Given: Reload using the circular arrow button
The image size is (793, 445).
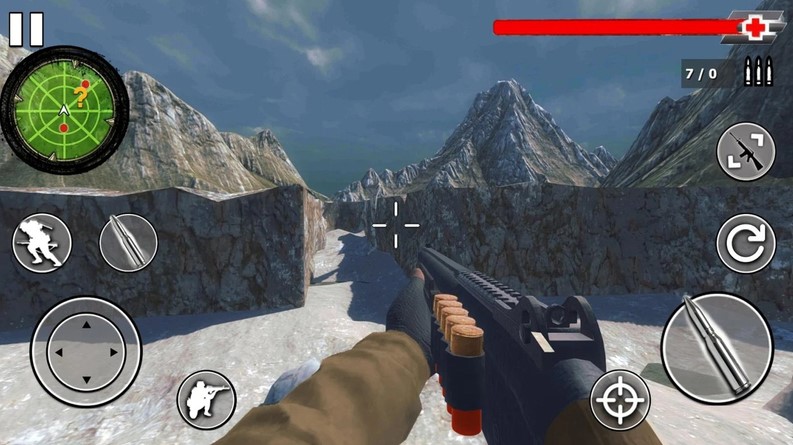Looking at the screenshot, I should click(746, 243).
